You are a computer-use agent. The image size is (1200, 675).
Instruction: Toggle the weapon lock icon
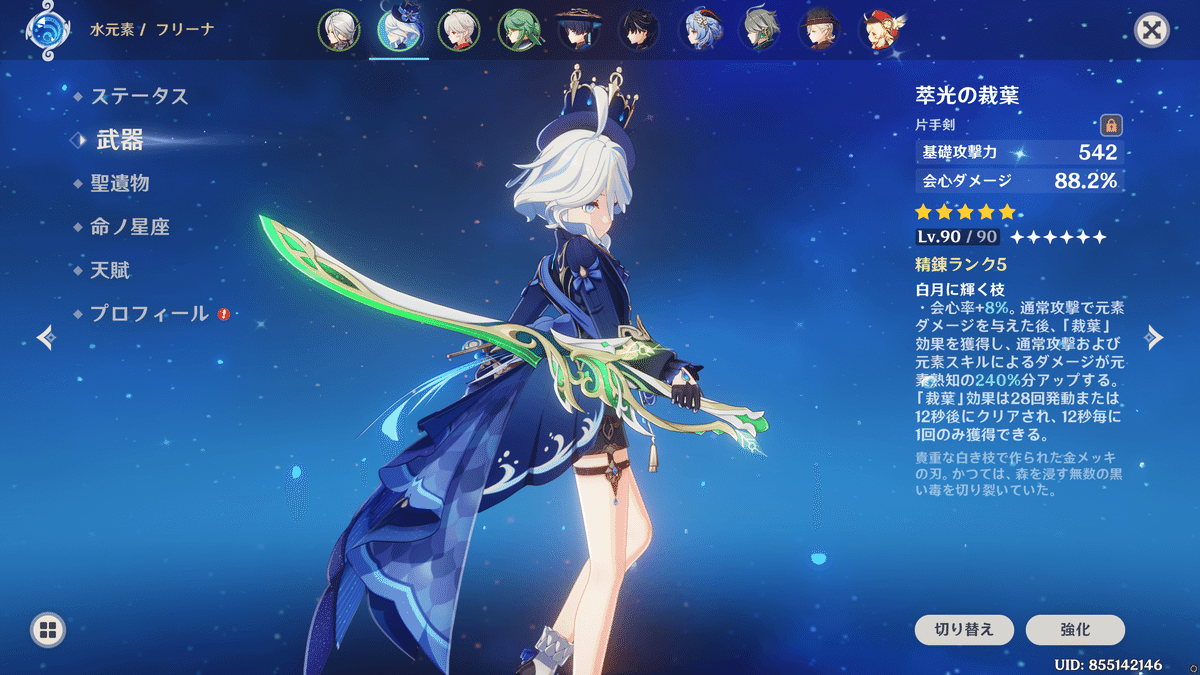[x=1110, y=125]
